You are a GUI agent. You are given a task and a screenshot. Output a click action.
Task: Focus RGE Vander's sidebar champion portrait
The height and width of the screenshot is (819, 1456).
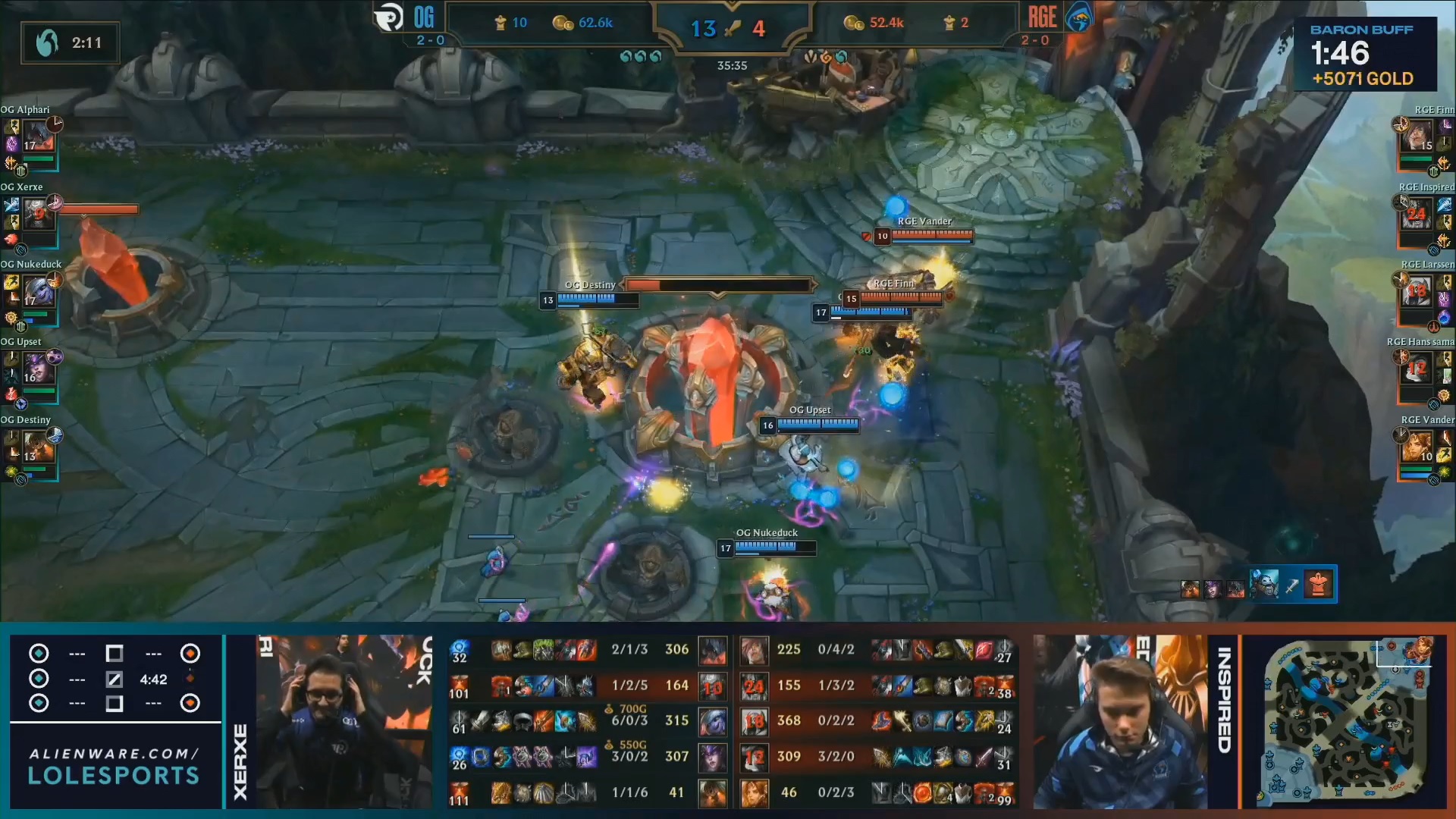(1417, 447)
